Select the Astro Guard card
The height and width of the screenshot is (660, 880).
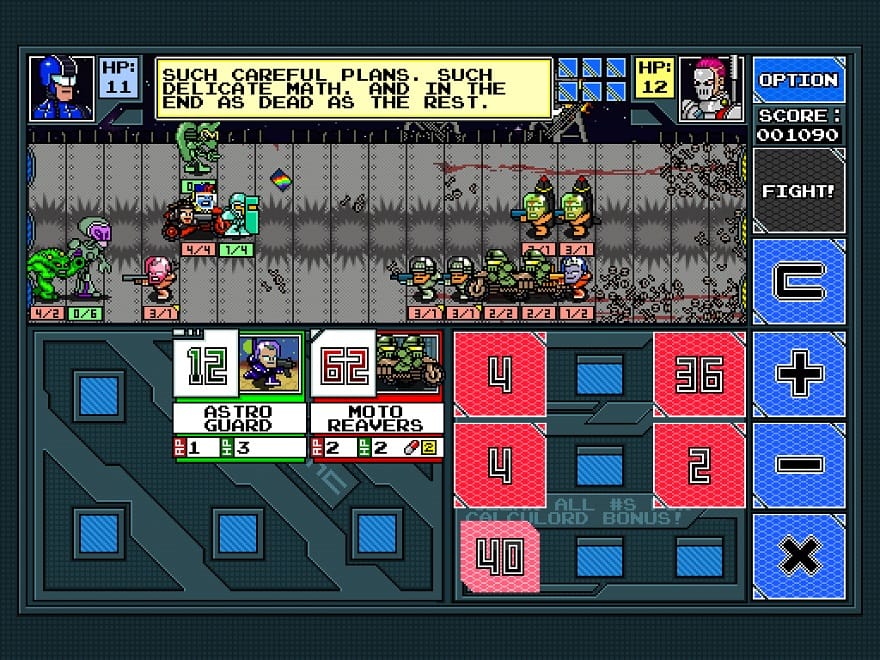tap(238, 396)
